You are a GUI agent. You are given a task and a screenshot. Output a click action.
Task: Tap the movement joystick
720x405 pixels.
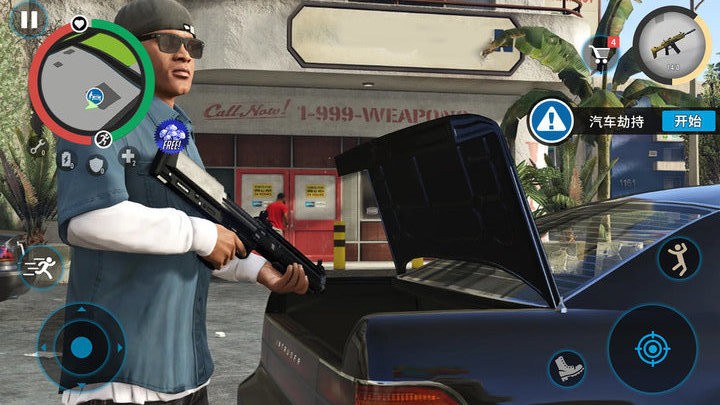point(82,347)
